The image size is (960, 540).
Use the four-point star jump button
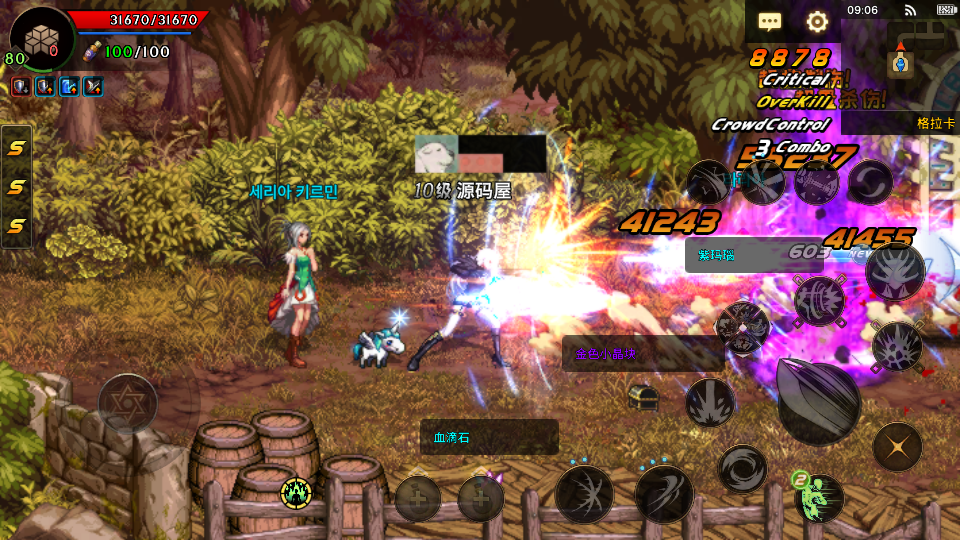(897, 447)
